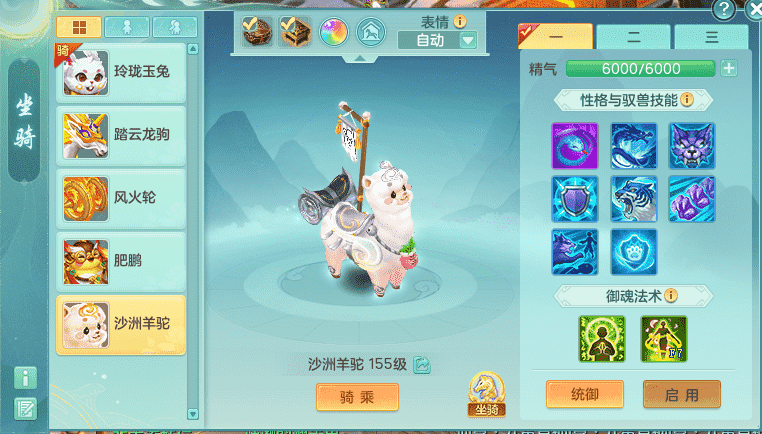Activate the 启用 button
Screen dimensions: 762x434
coord(682,395)
